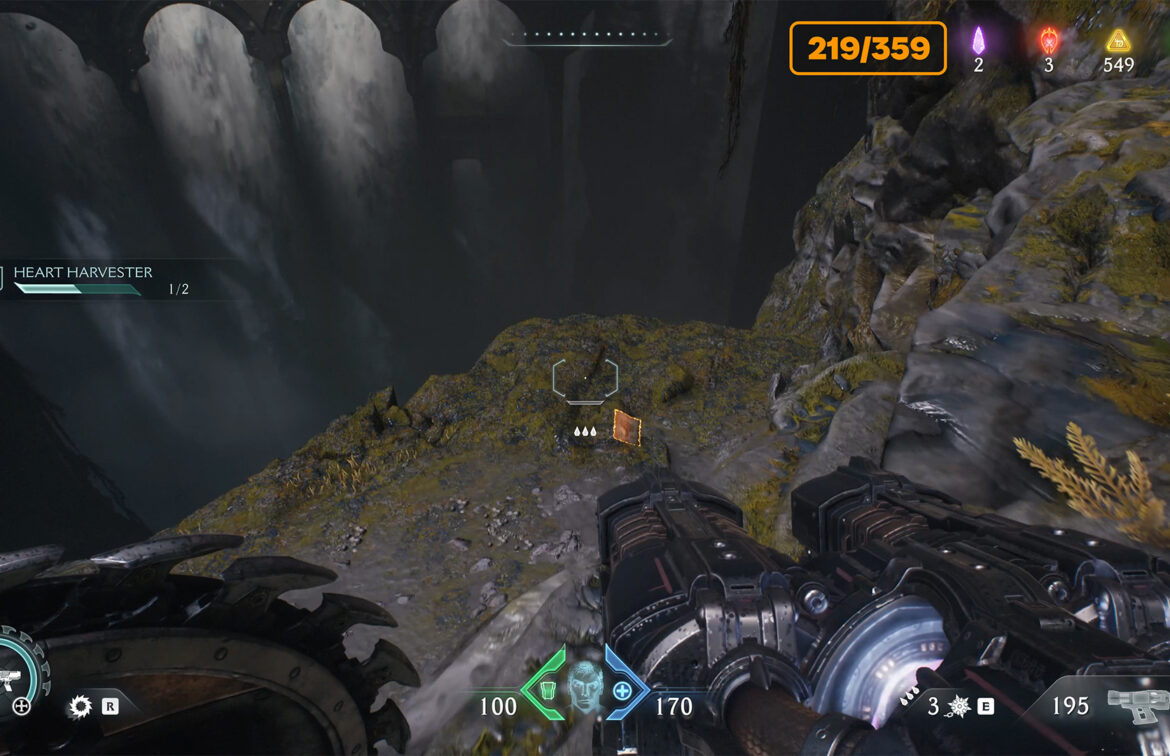Click the blue health cross icon
Viewport: 1170px width, 756px height.
623,690
